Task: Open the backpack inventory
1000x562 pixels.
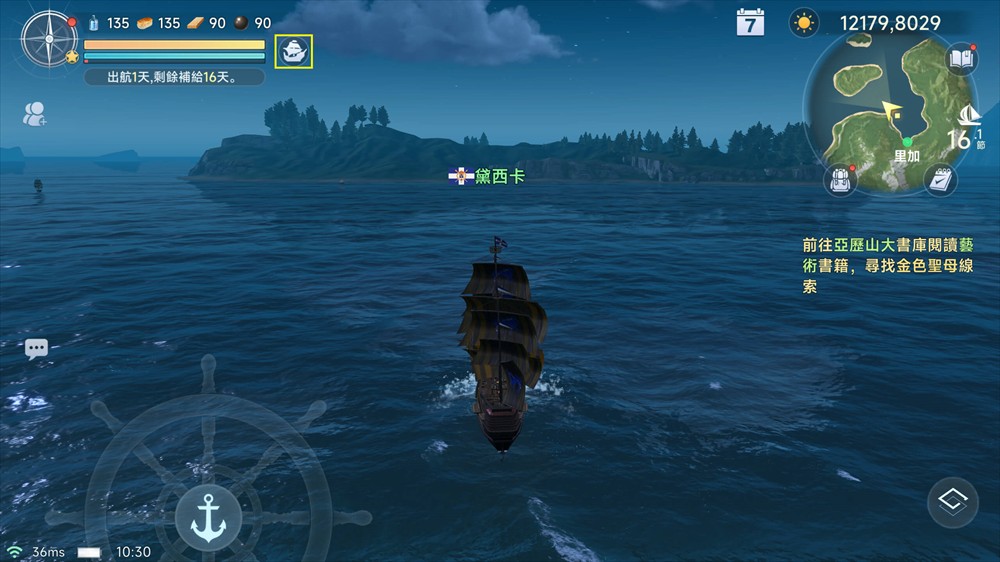Action: pyautogui.click(x=840, y=180)
